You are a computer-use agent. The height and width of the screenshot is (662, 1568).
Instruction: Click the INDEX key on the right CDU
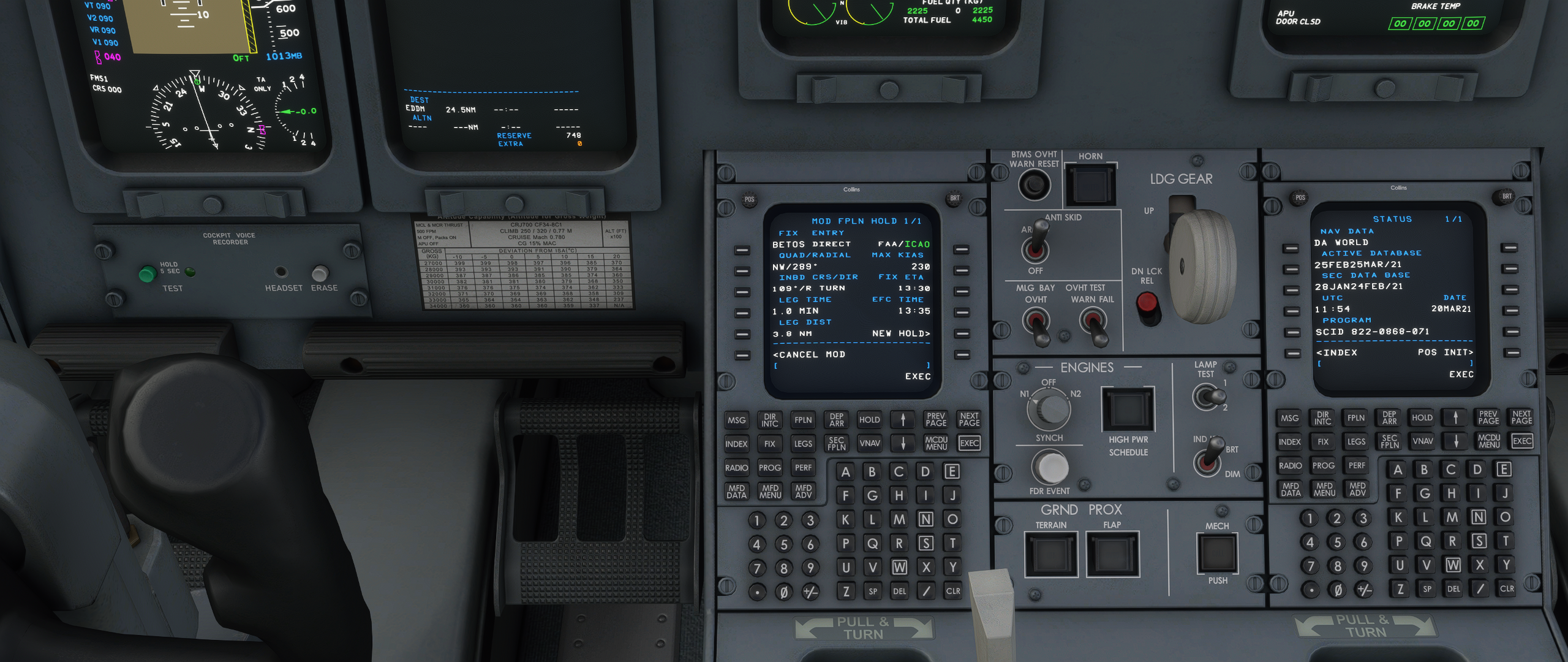click(x=1289, y=442)
